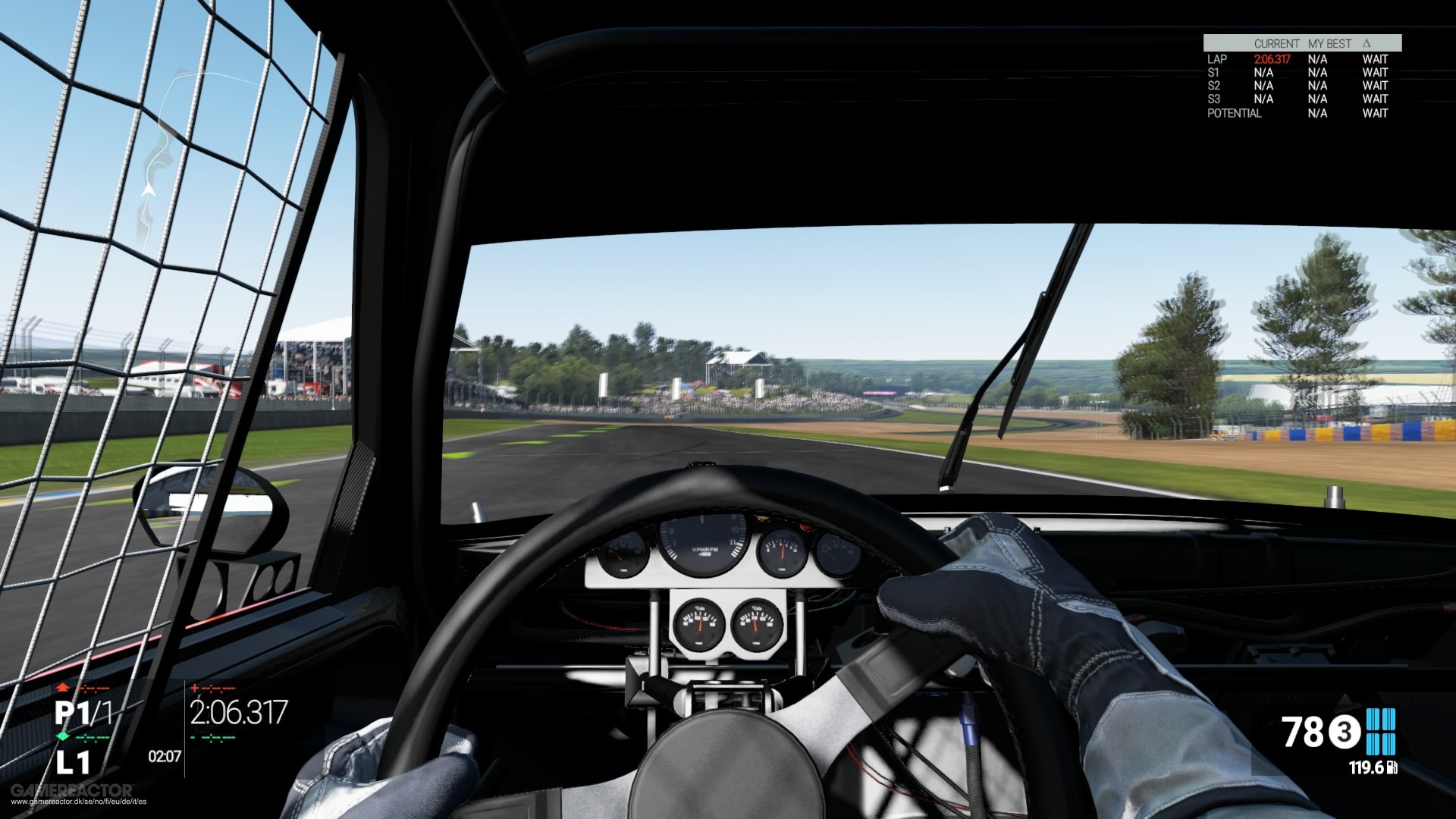Select the red position-gain arrow above P1
This screenshot has height=819, width=1456.
click(x=62, y=688)
